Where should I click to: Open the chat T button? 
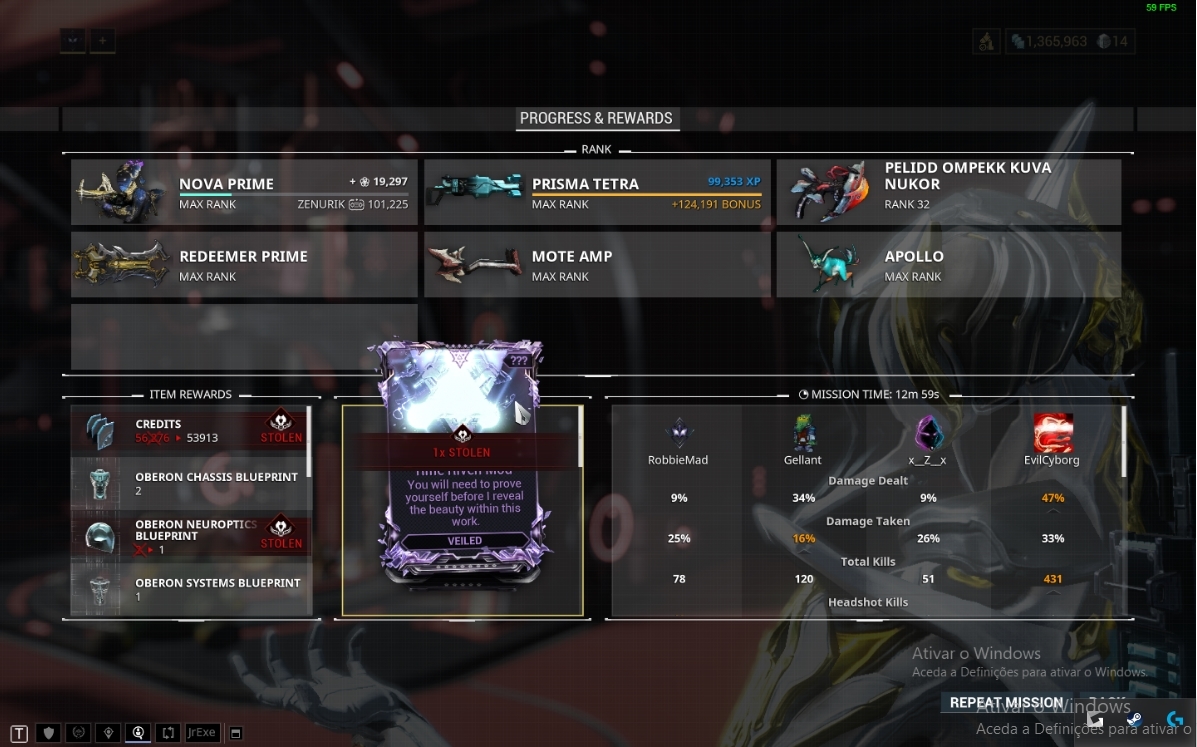pyautogui.click(x=20, y=733)
